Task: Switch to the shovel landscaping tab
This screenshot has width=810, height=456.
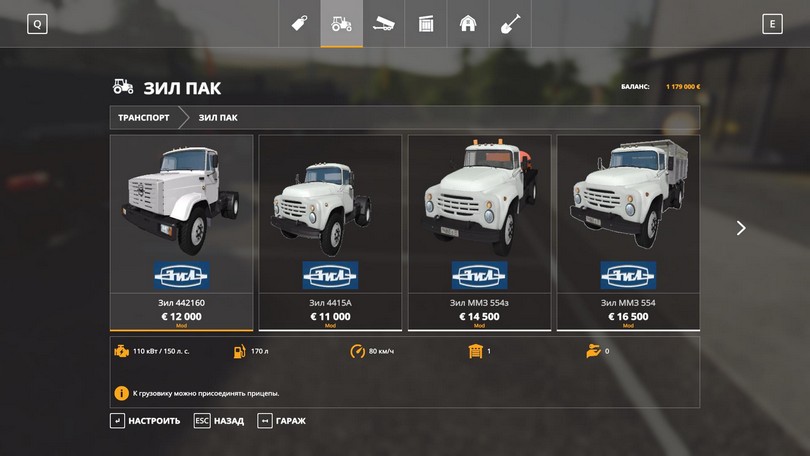Action: pos(509,25)
